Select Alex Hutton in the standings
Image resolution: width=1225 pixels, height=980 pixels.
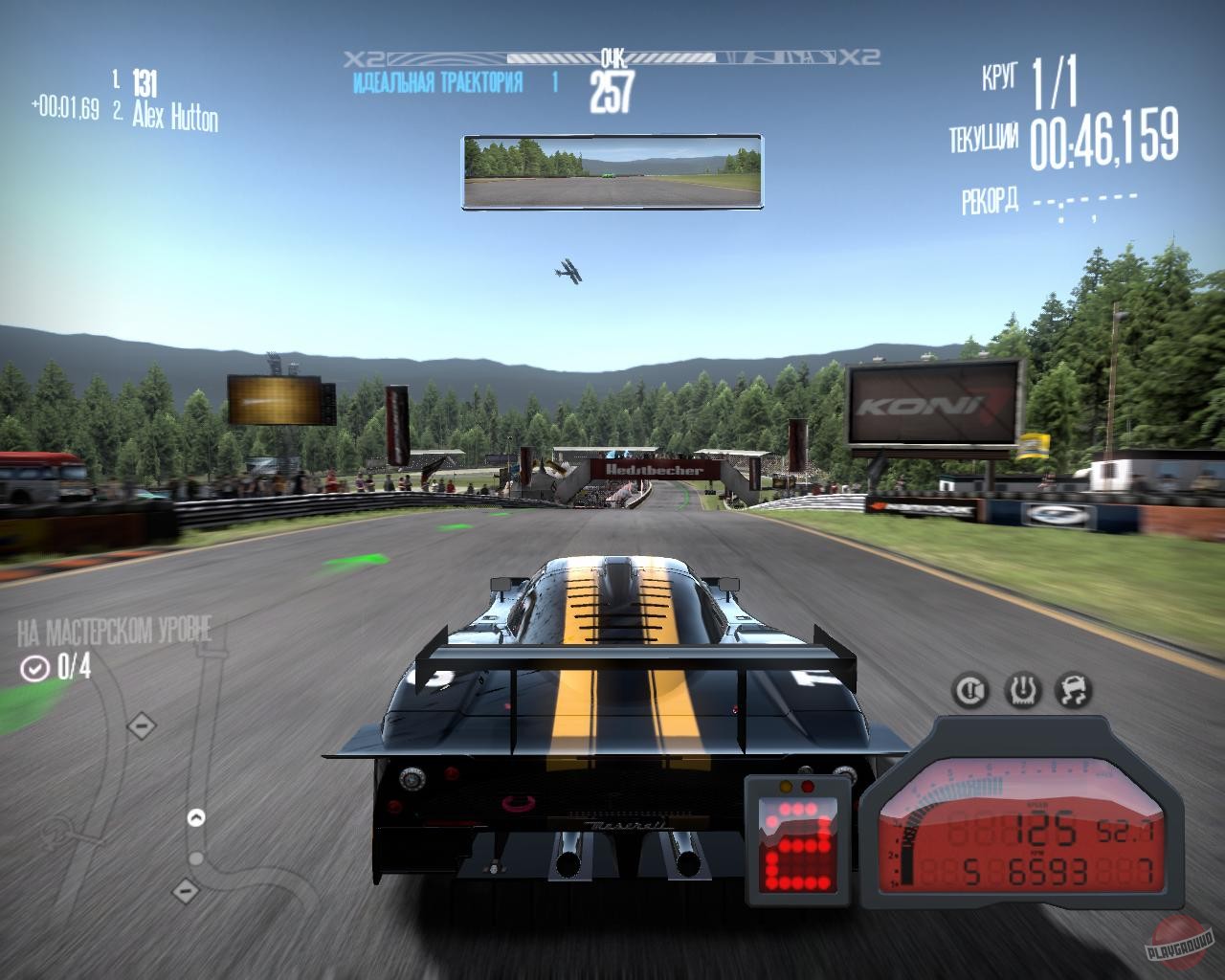(x=174, y=117)
